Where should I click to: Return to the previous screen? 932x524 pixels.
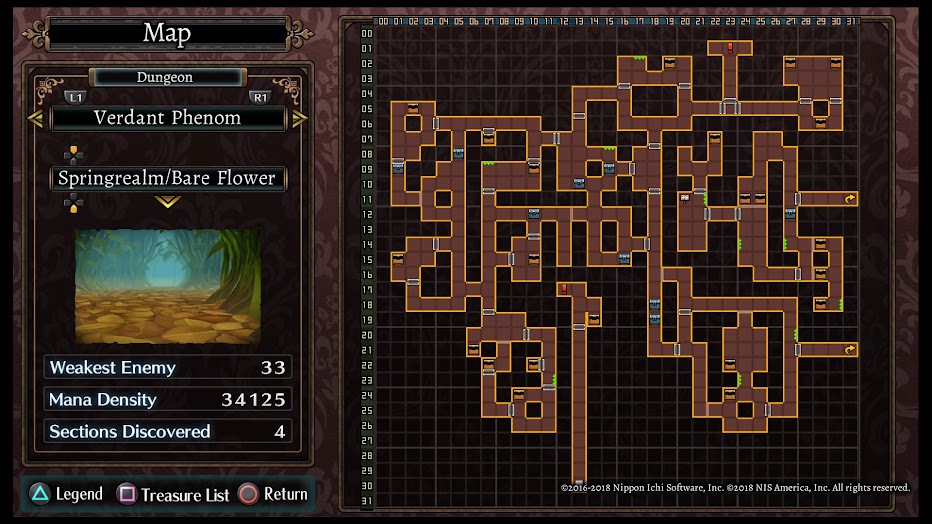coord(273,494)
